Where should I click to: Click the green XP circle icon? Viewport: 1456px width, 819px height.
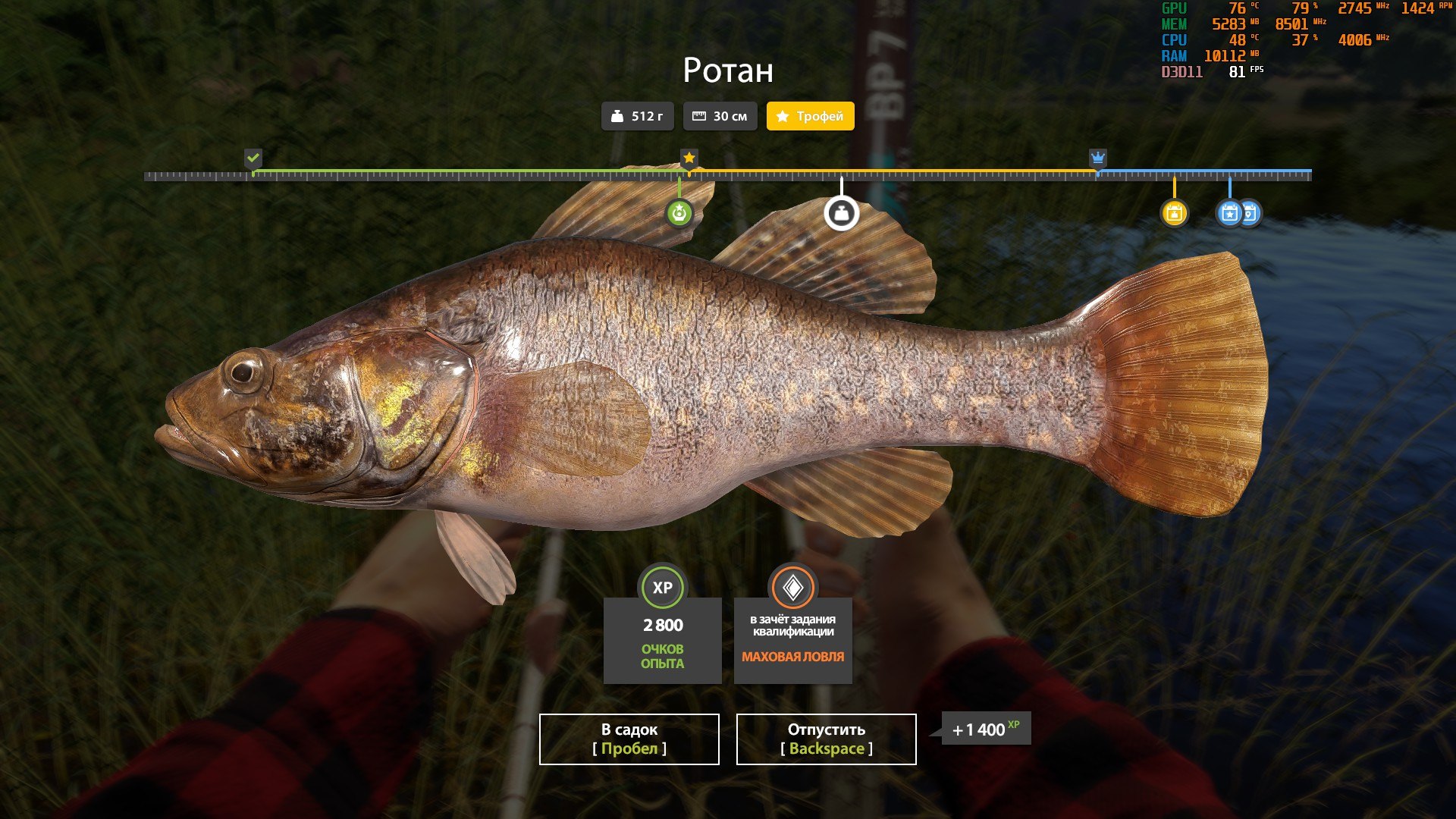661,585
